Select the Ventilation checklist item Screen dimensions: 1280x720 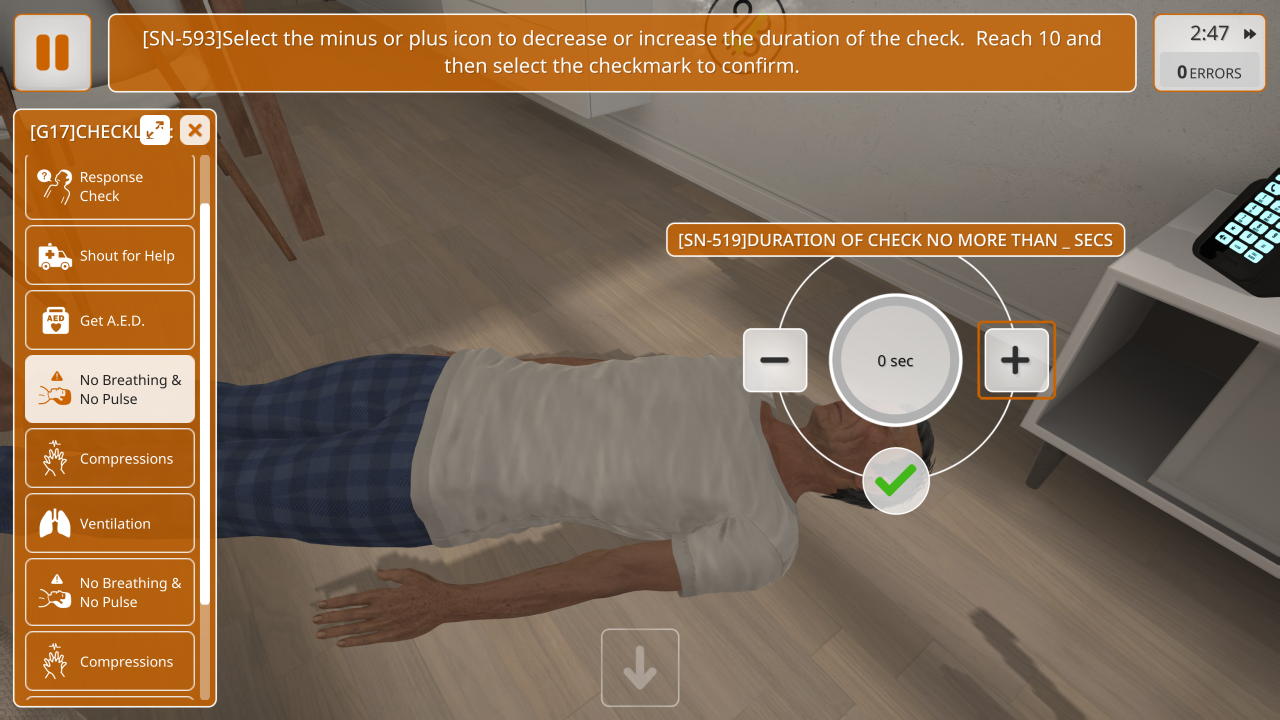tap(110, 523)
